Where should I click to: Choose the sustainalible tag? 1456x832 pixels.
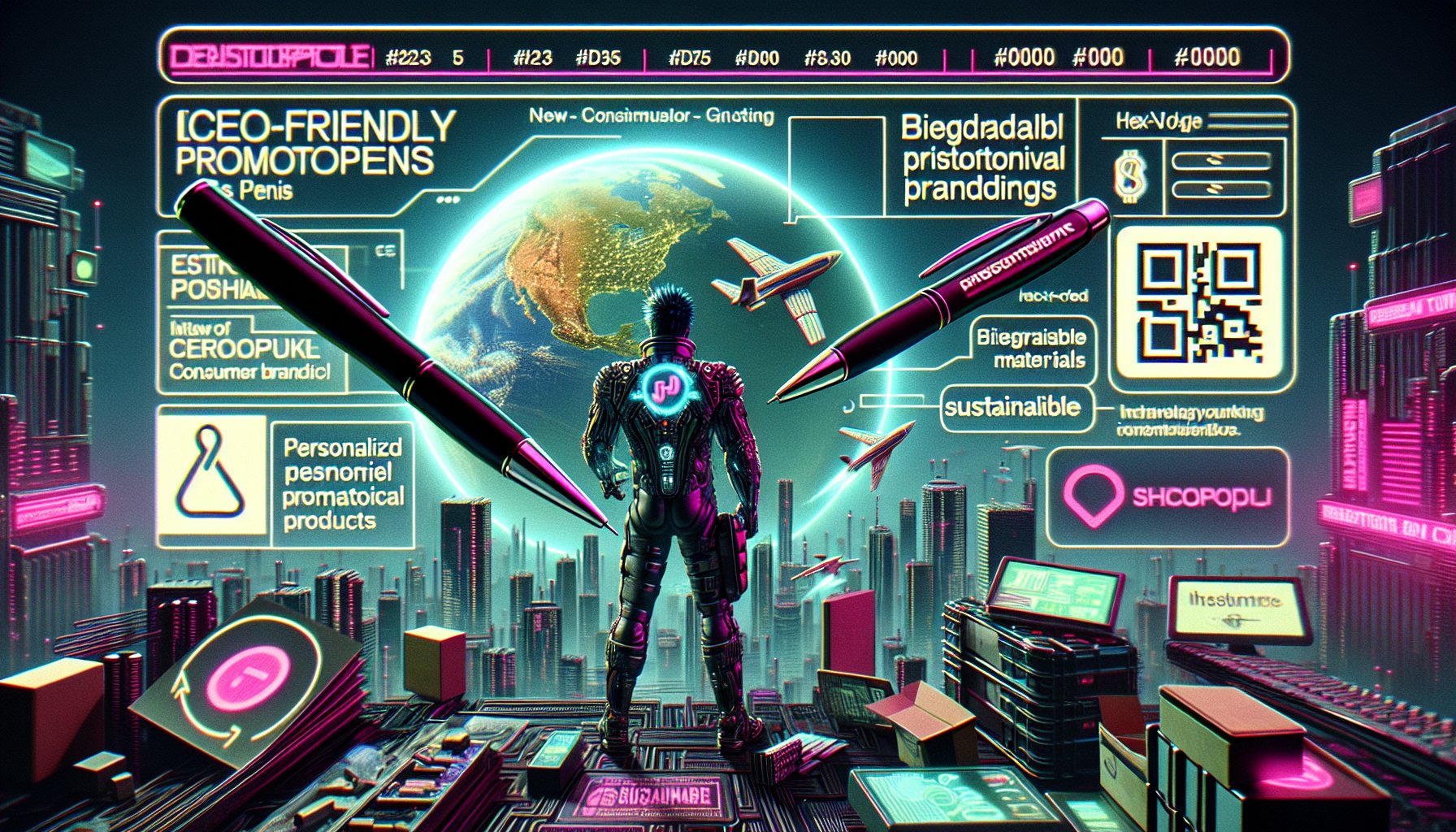tap(1012, 407)
